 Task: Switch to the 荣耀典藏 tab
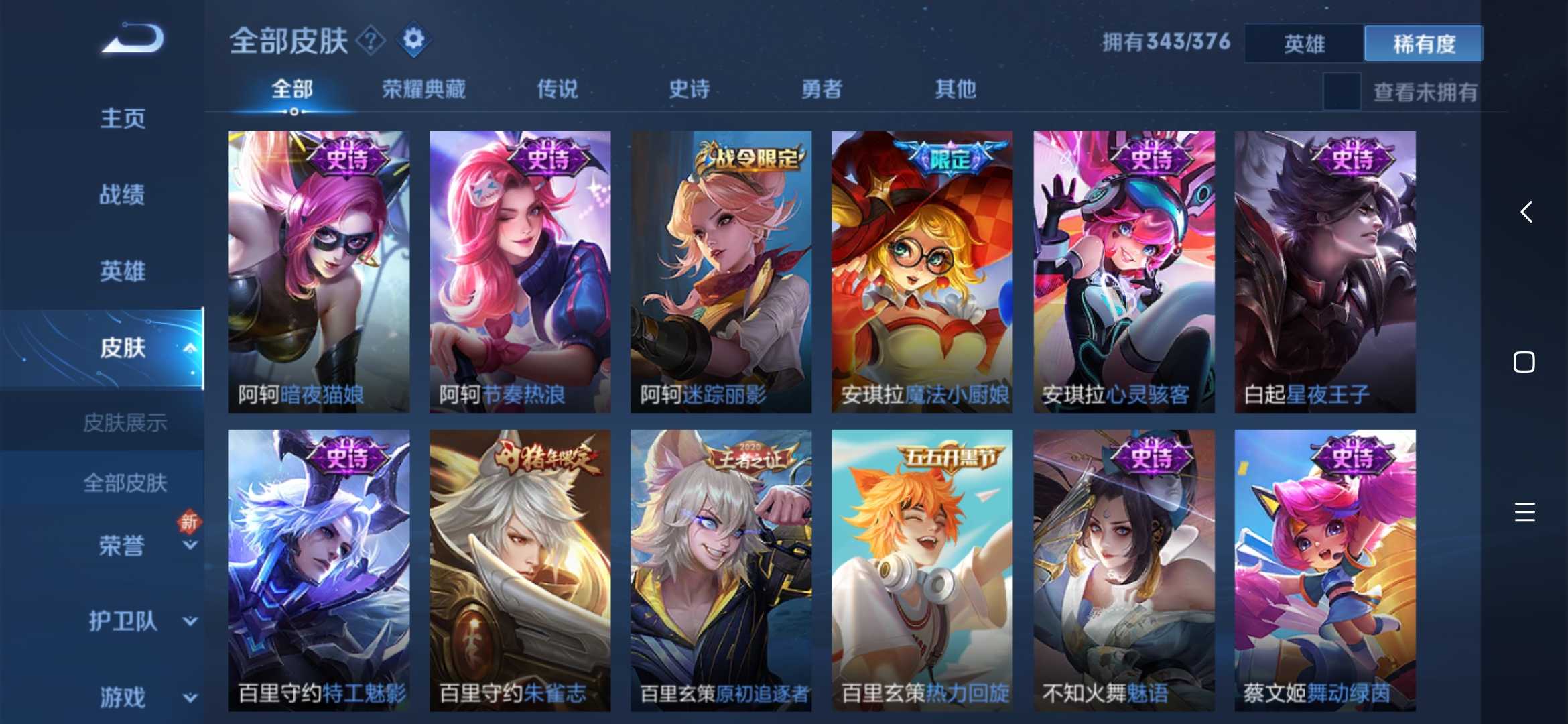pos(424,89)
